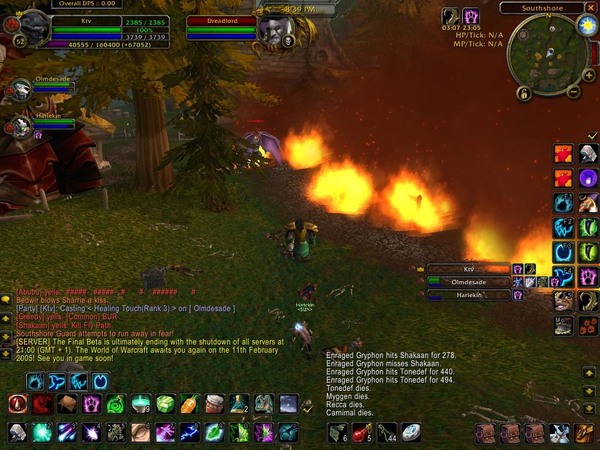
Task: Select Harlekin in the raid frame list
Action: (x=468, y=295)
